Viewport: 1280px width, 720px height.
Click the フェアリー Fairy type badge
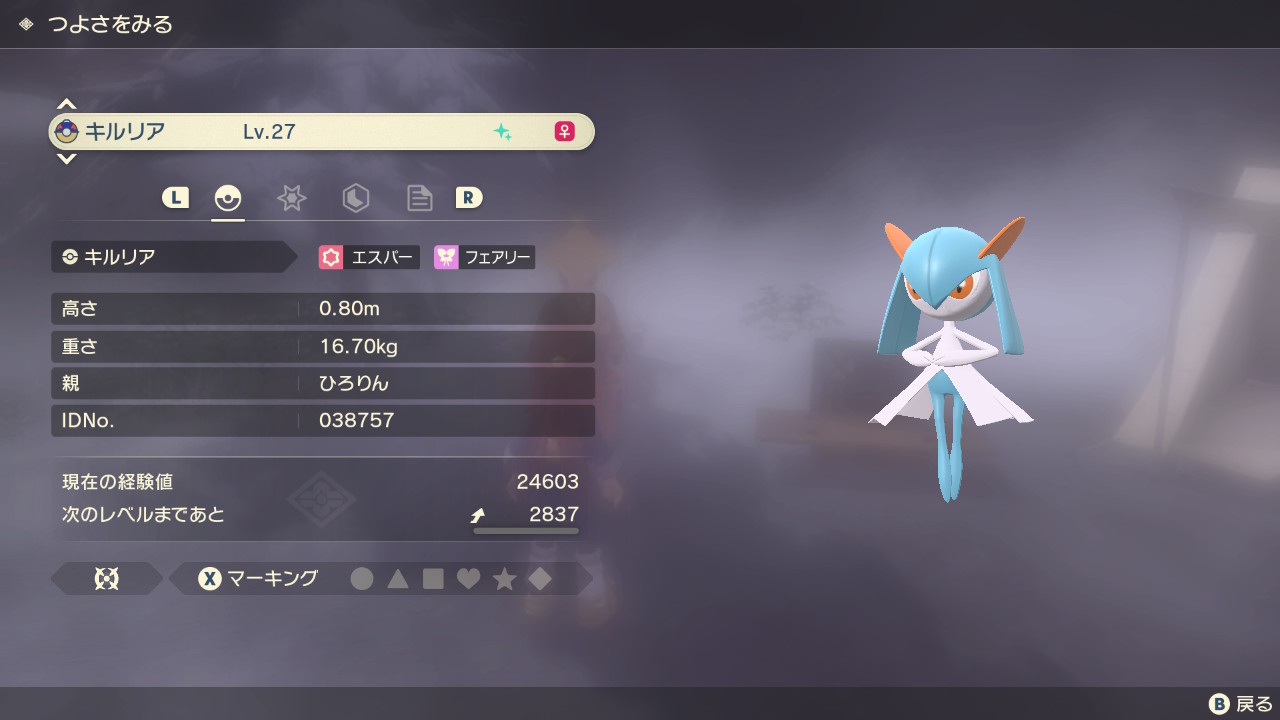click(483, 257)
